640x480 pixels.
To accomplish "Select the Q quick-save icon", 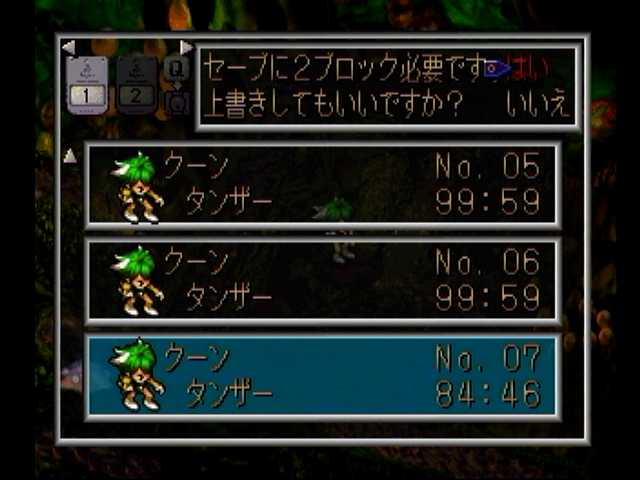I will coord(176,69).
